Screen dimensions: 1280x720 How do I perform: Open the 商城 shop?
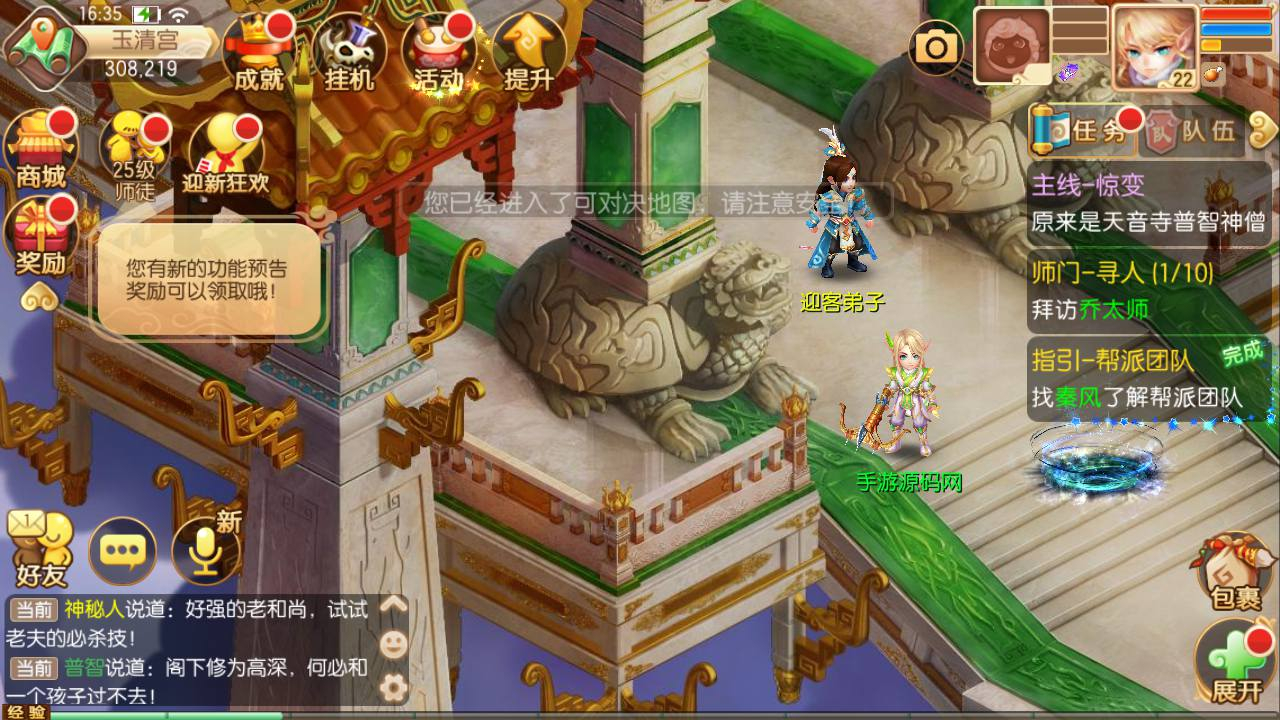coord(42,148)
